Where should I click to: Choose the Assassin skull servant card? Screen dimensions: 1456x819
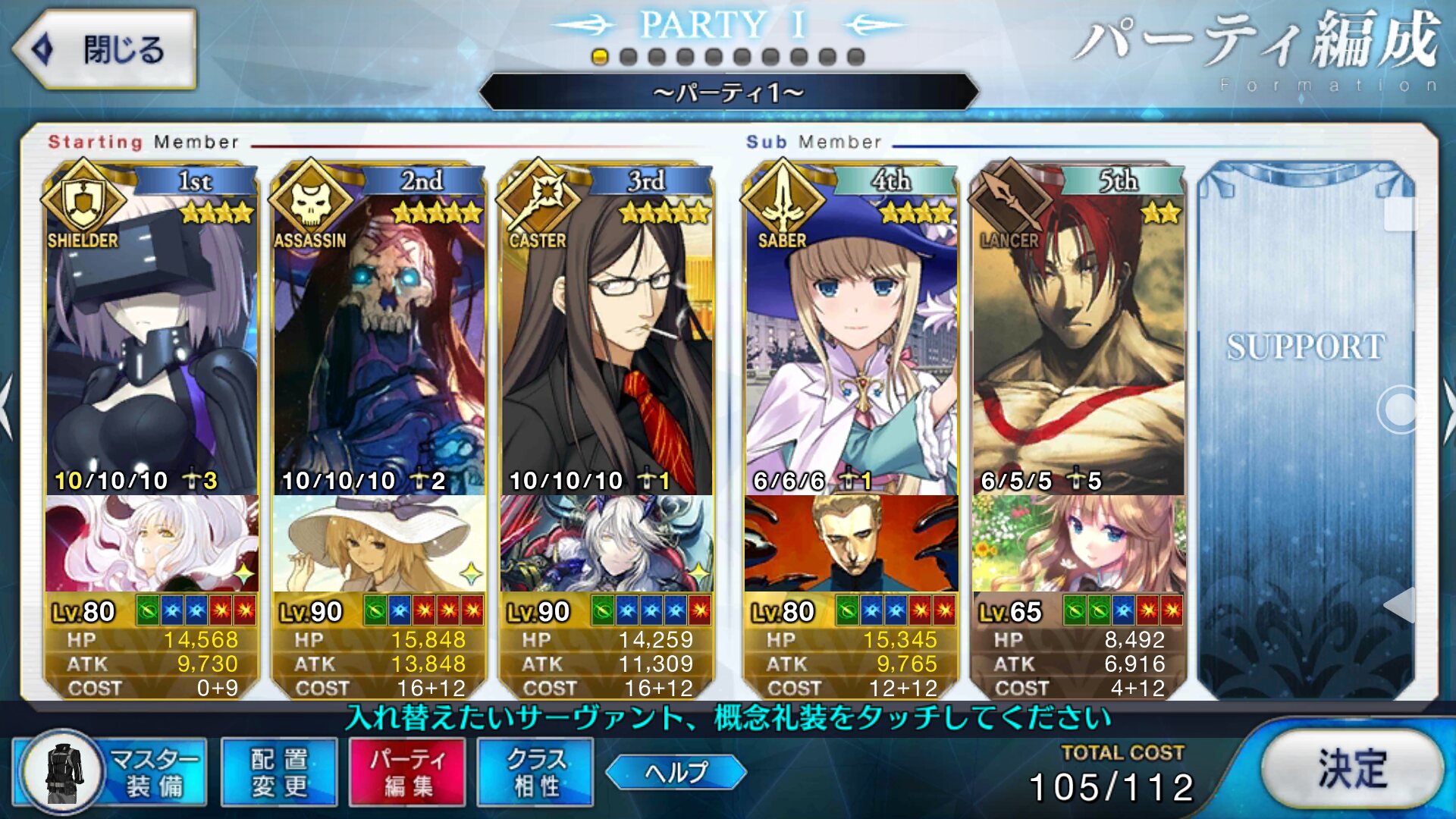[x=379, y=334]
